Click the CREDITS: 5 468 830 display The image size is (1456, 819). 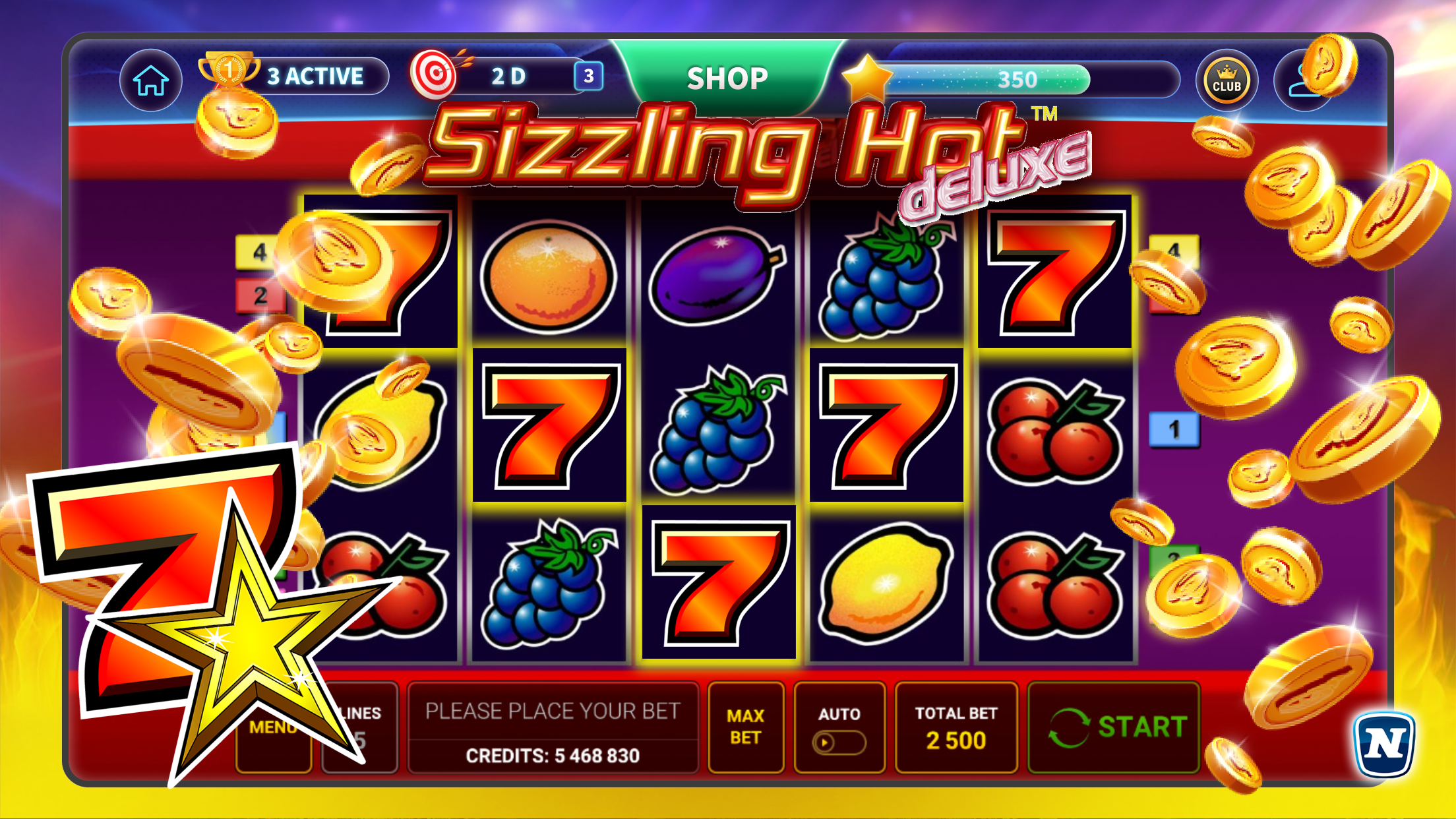tap(554, 756)
